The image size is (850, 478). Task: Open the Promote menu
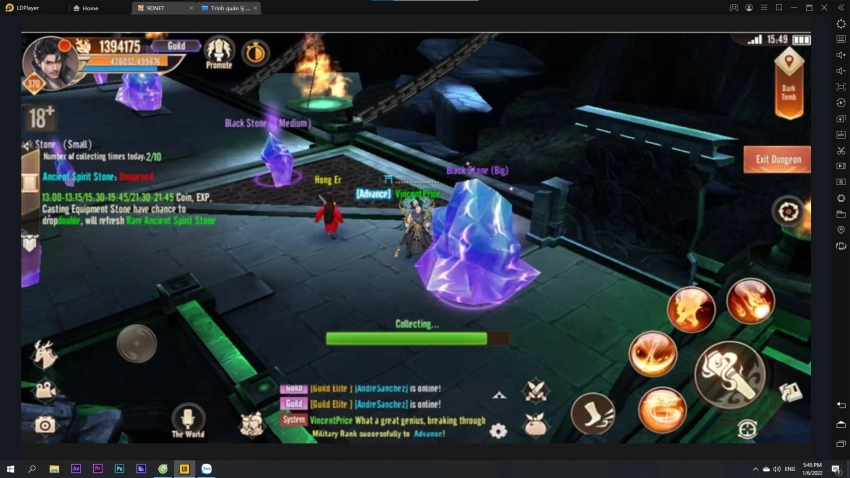tap(219, 51)
